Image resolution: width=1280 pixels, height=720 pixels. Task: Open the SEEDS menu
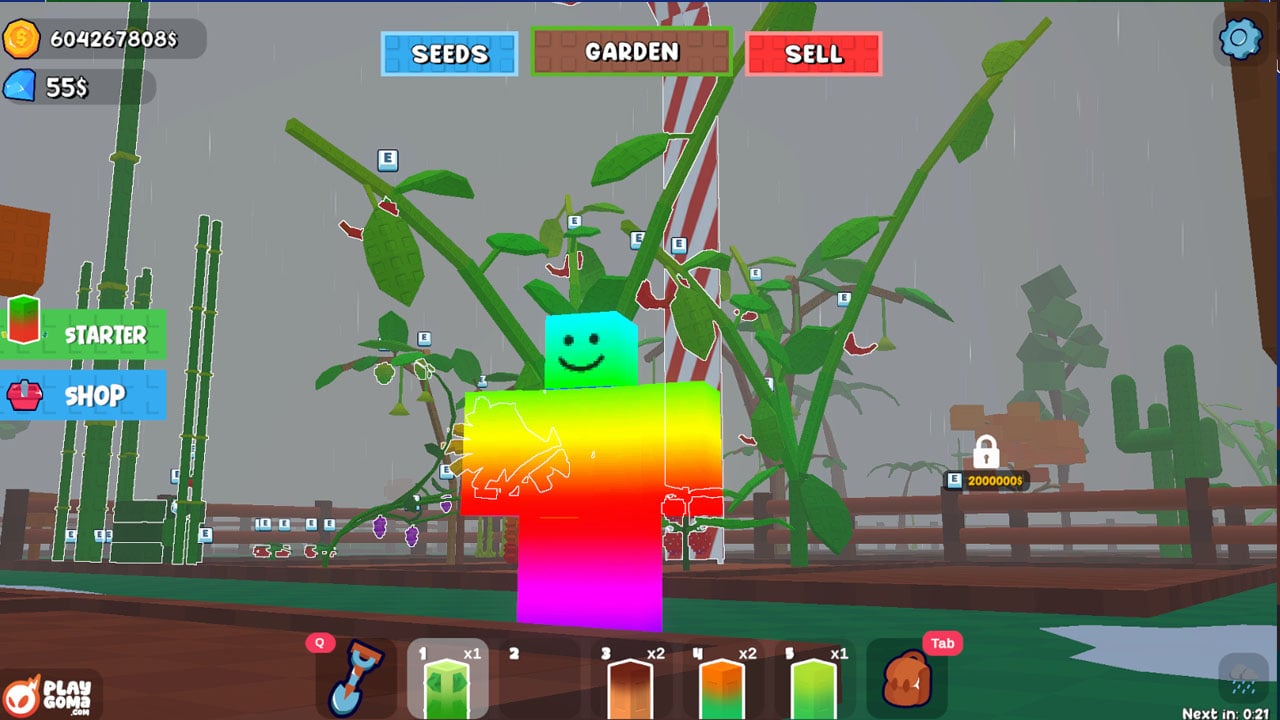point(450,54)
